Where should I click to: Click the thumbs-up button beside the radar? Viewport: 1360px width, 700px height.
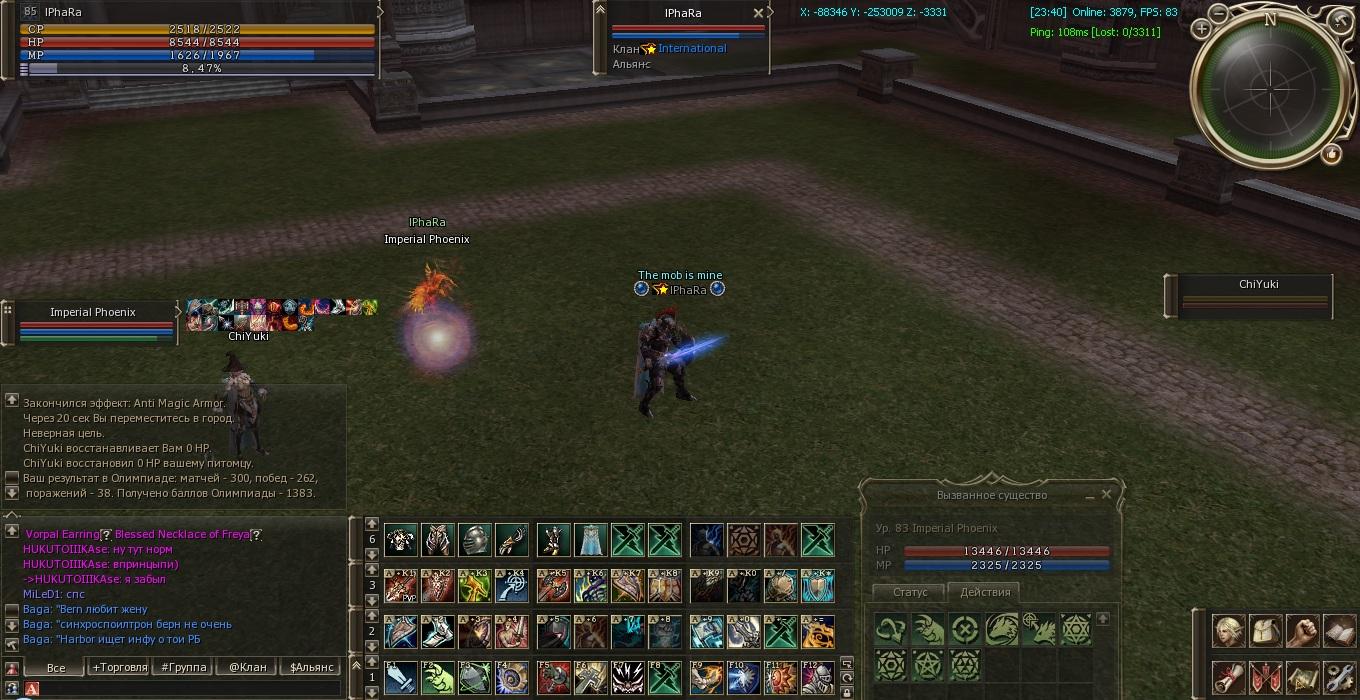pyautogui.click(x=1331, y=153)
